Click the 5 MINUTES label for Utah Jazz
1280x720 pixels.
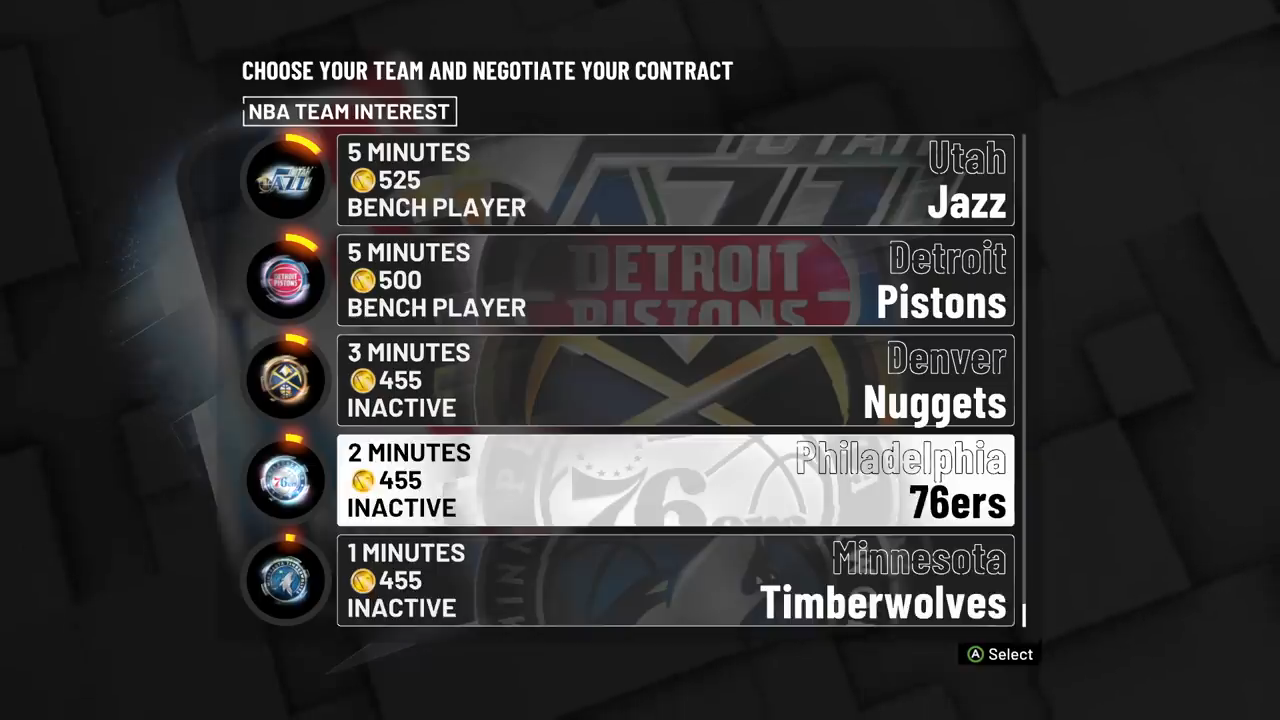click(408, 152)
